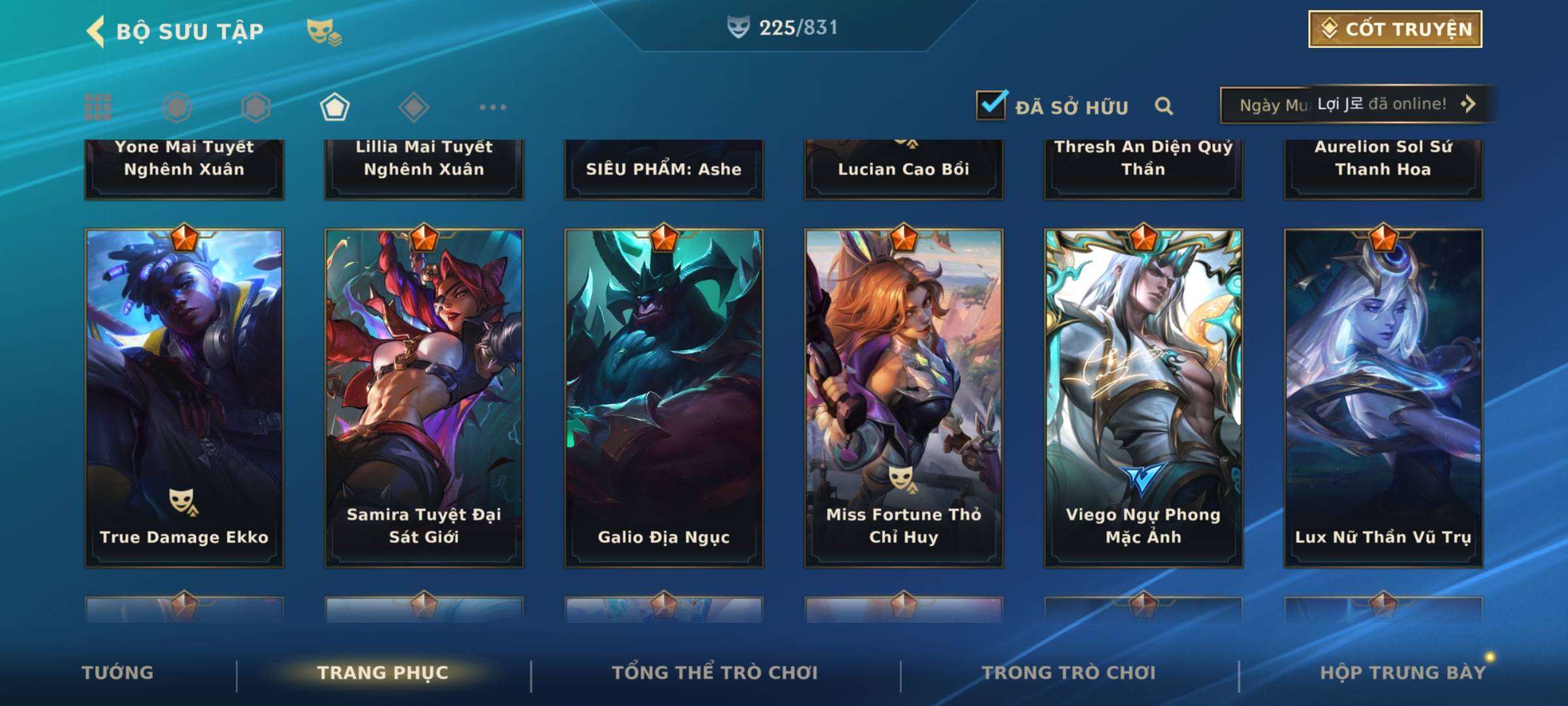Select the True Damage Ekko skin card
Image resolution: width=1568 pixels, height=706 pixels.
click(184, 397)
